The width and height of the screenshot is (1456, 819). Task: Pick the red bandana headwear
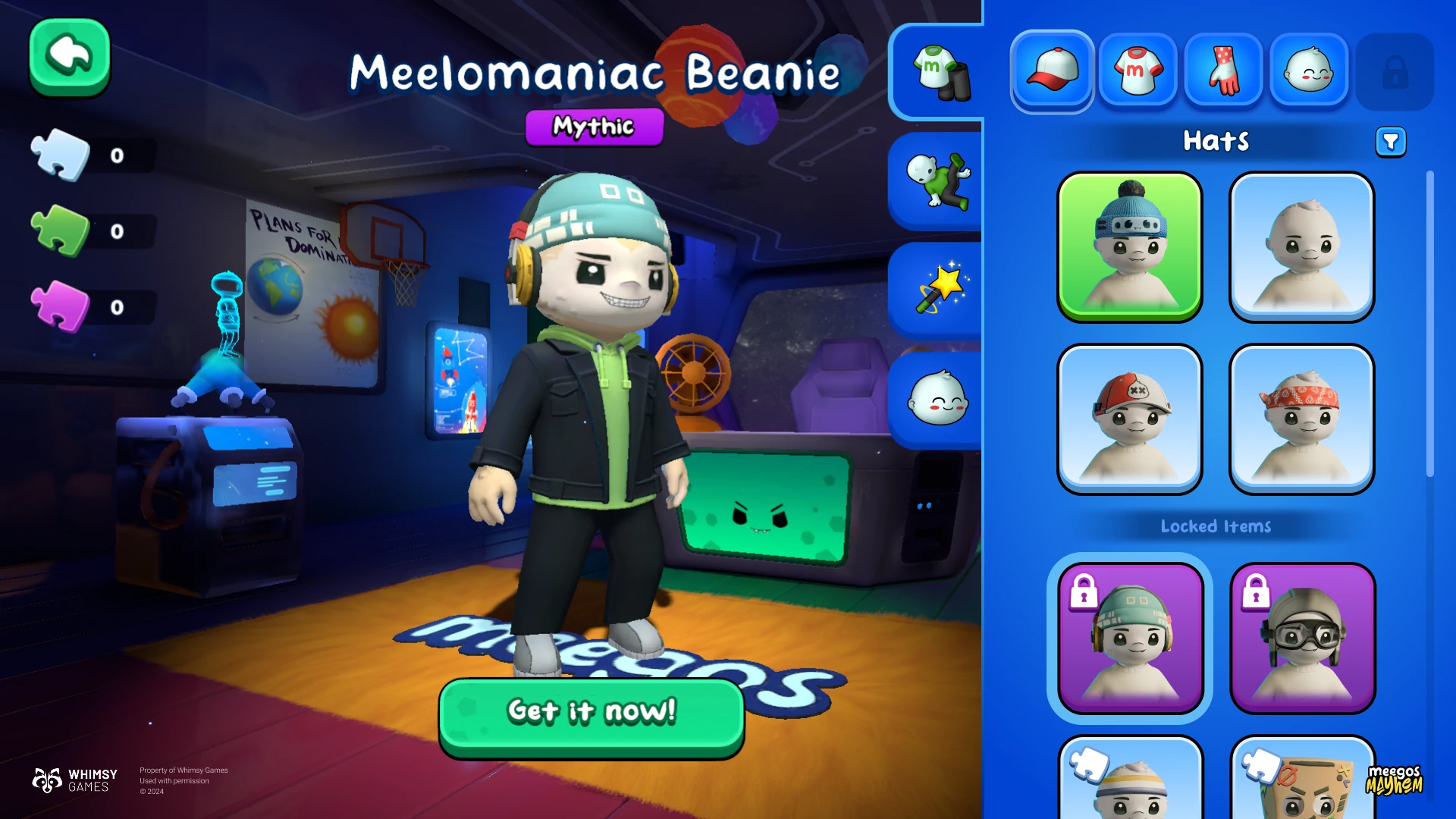click(1301, 418)
